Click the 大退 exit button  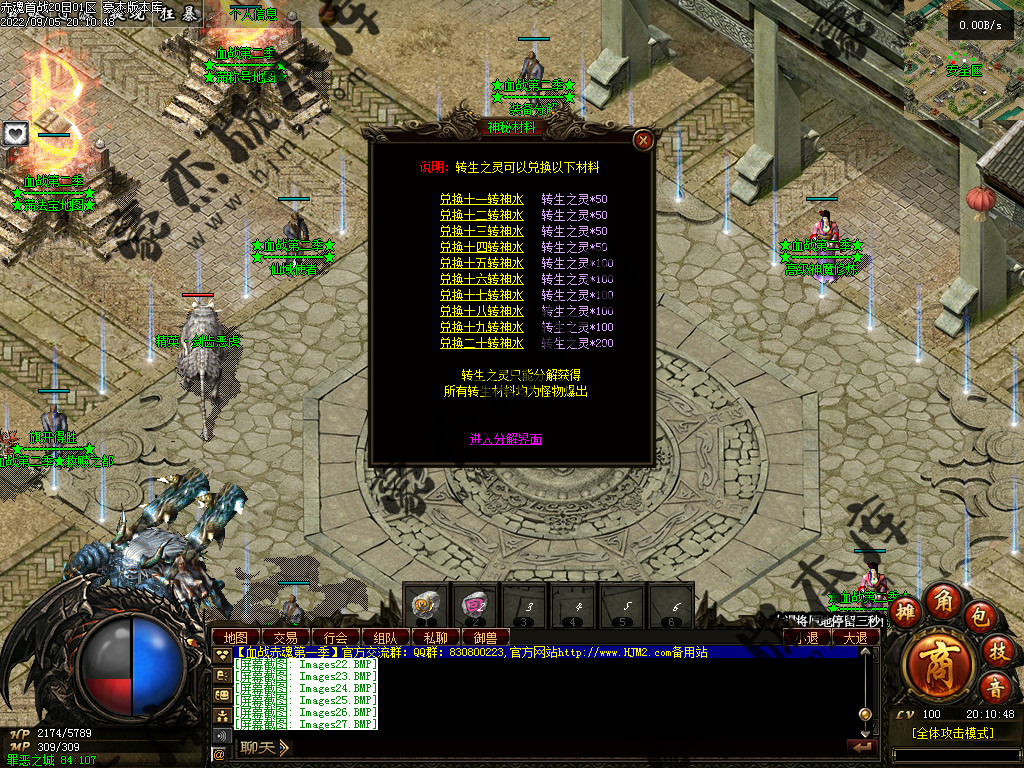856,637
